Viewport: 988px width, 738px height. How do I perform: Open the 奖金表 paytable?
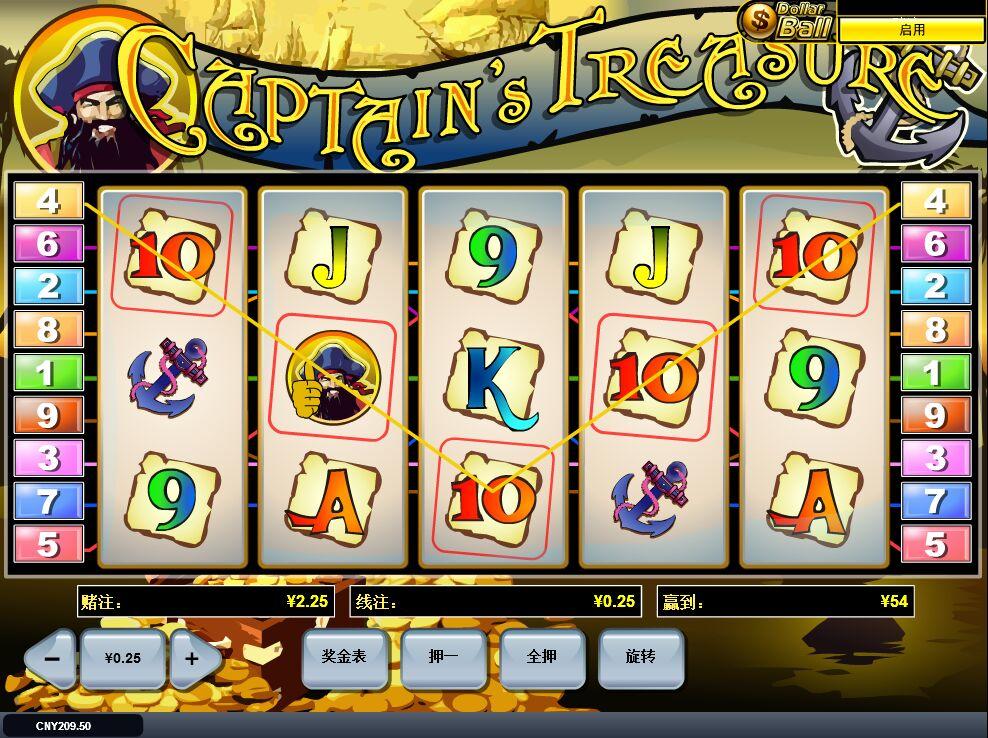pyautogui.click(x=344, y=657)
